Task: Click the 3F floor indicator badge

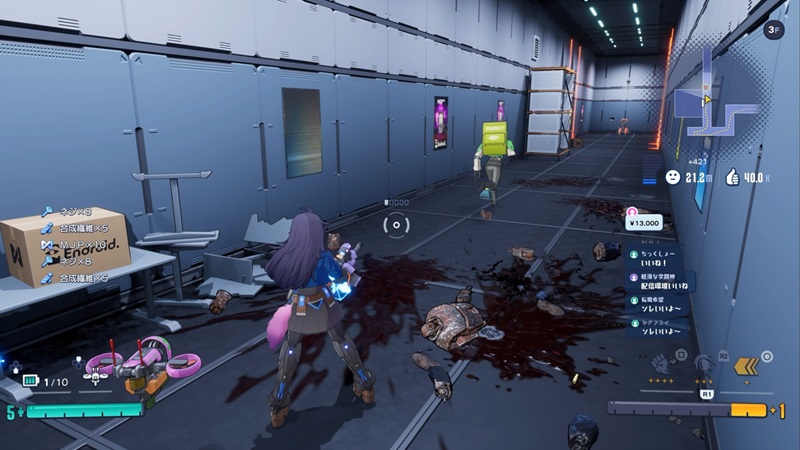Action: [773, 30]
